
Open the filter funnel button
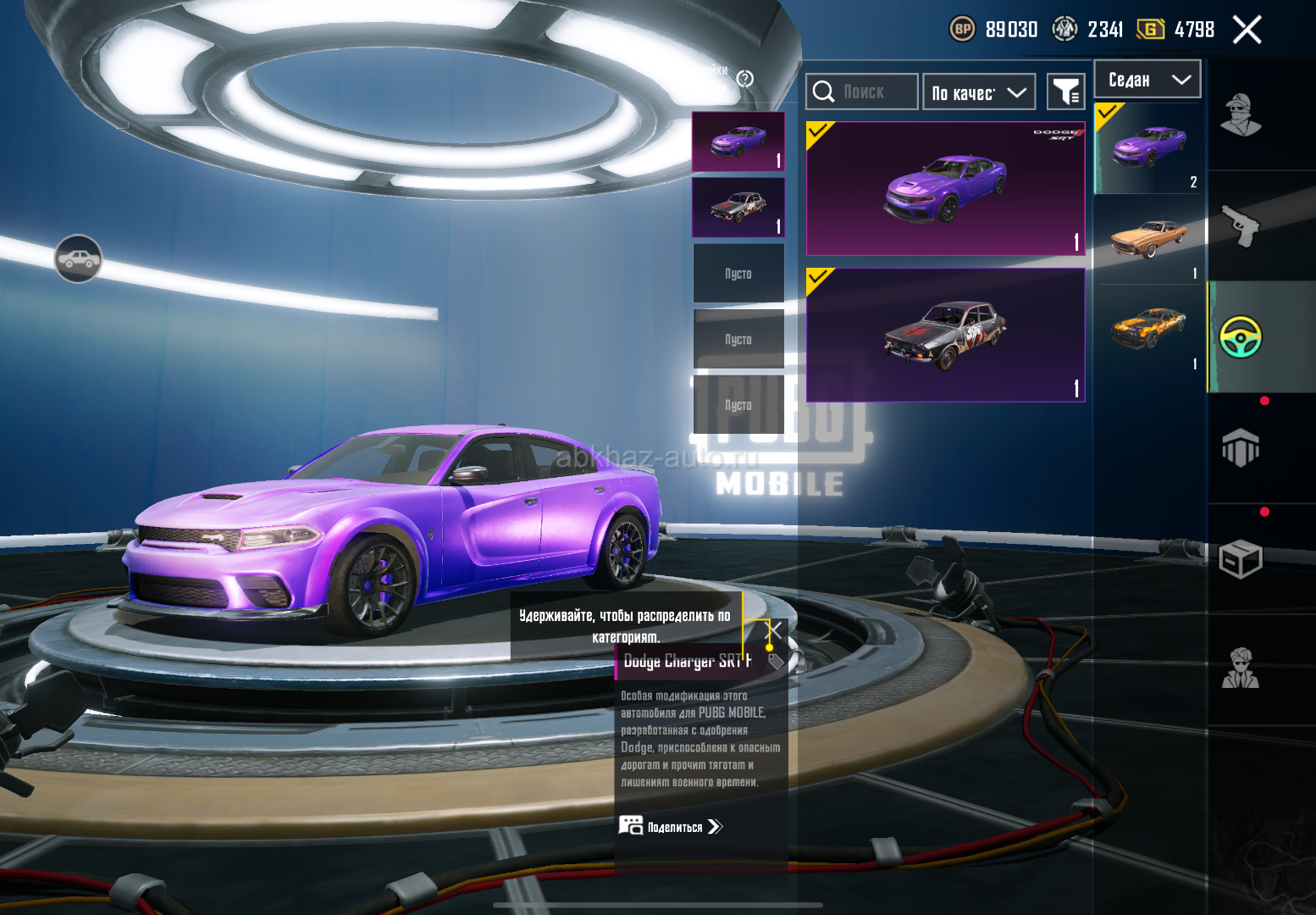(1066, 91)
